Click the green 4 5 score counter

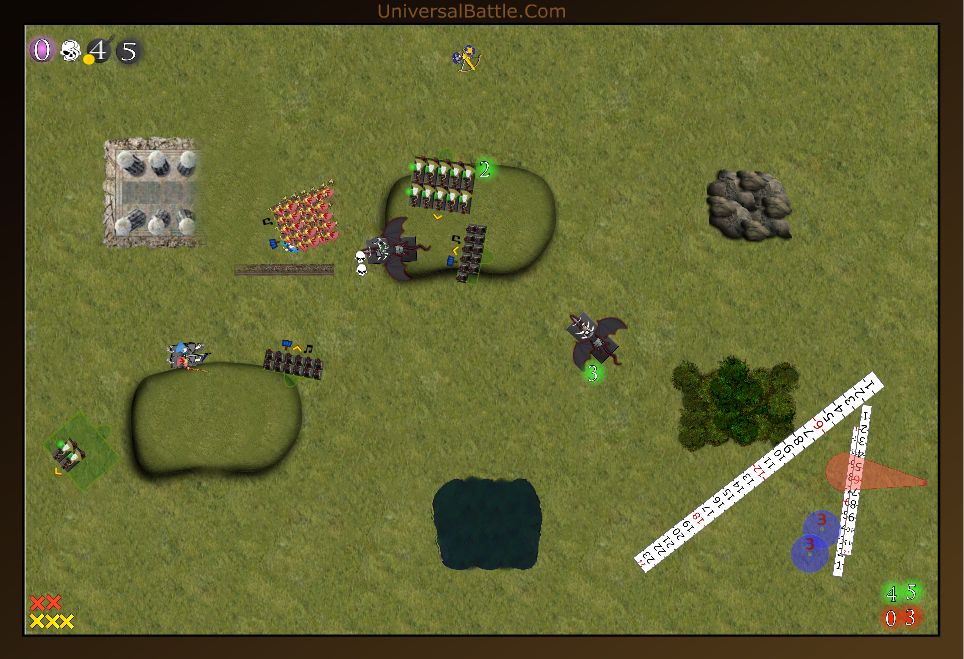[901, 594]
